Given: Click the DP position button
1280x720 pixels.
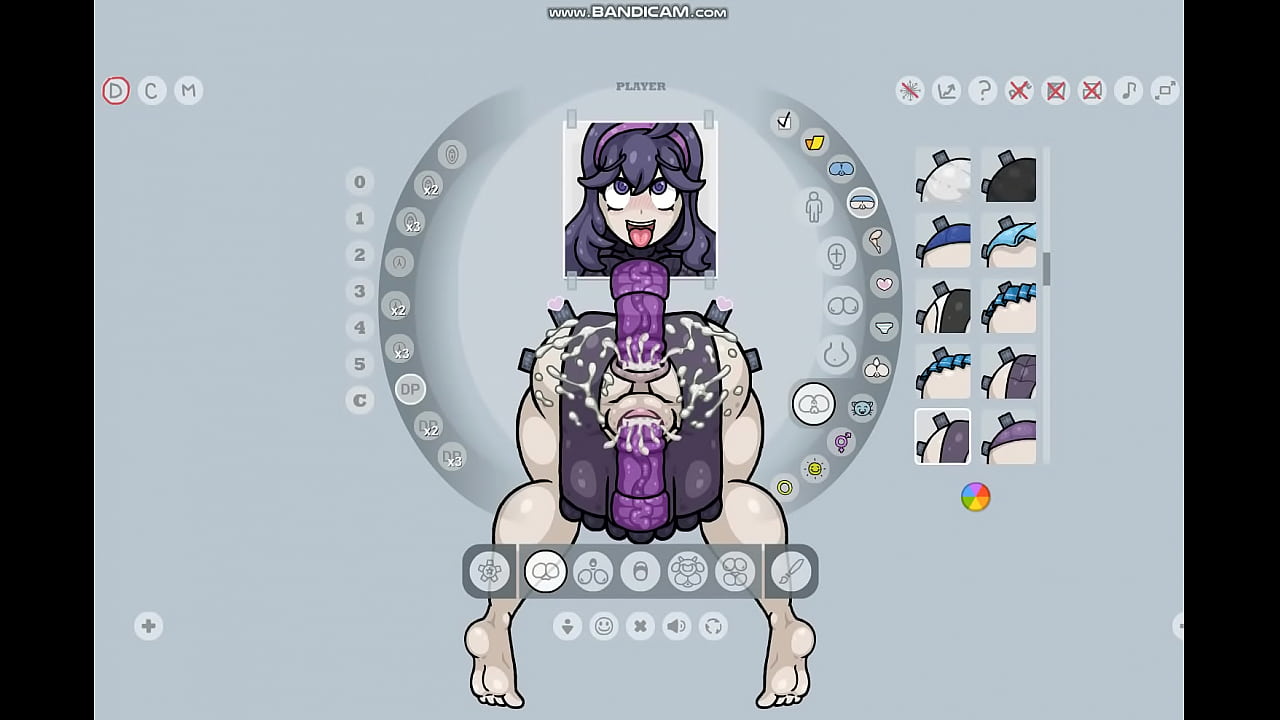Looking at the screenshot, I should tap(409, 389).
